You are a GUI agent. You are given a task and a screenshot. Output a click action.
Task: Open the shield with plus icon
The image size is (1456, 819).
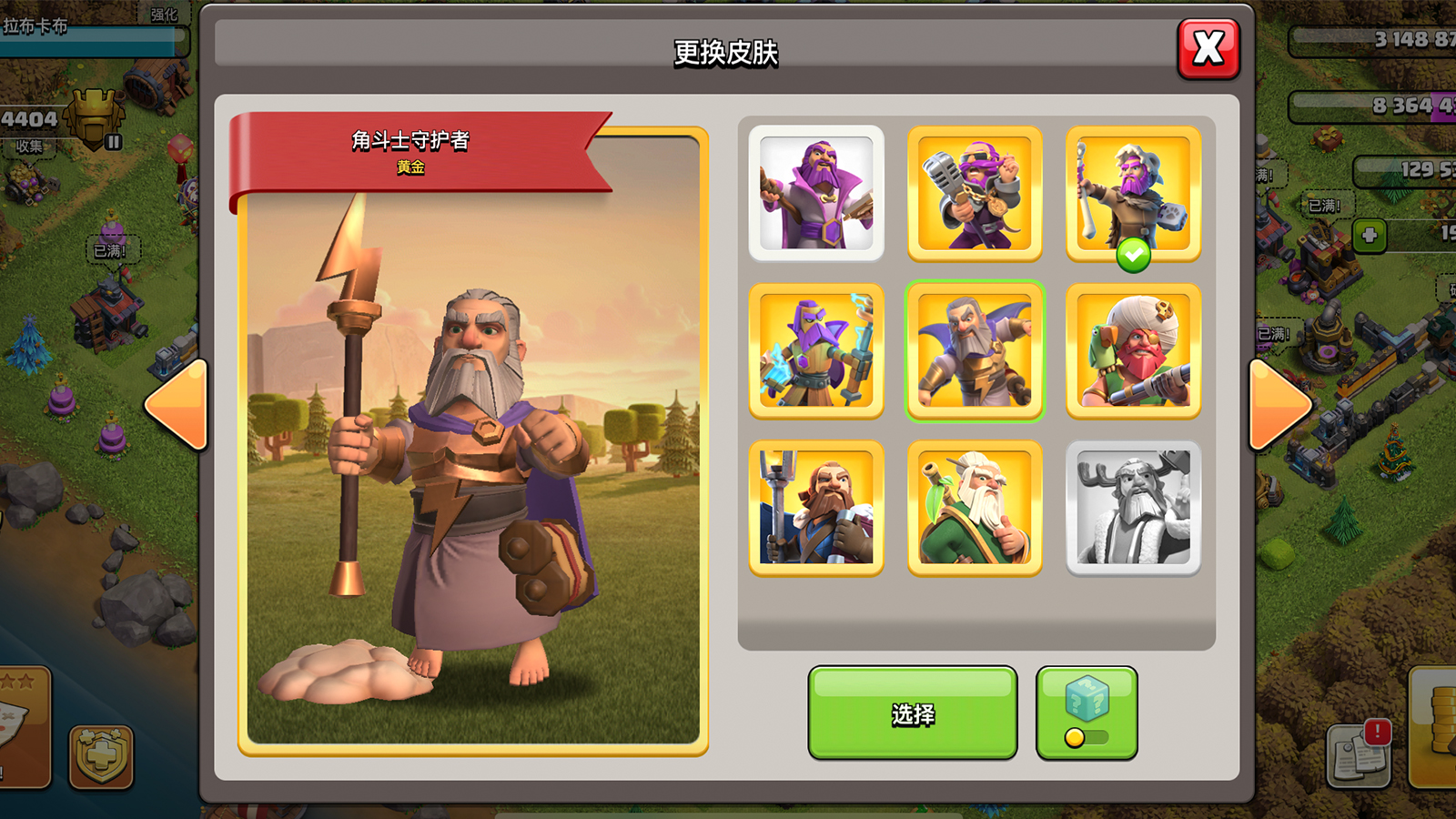click(101, 755)
